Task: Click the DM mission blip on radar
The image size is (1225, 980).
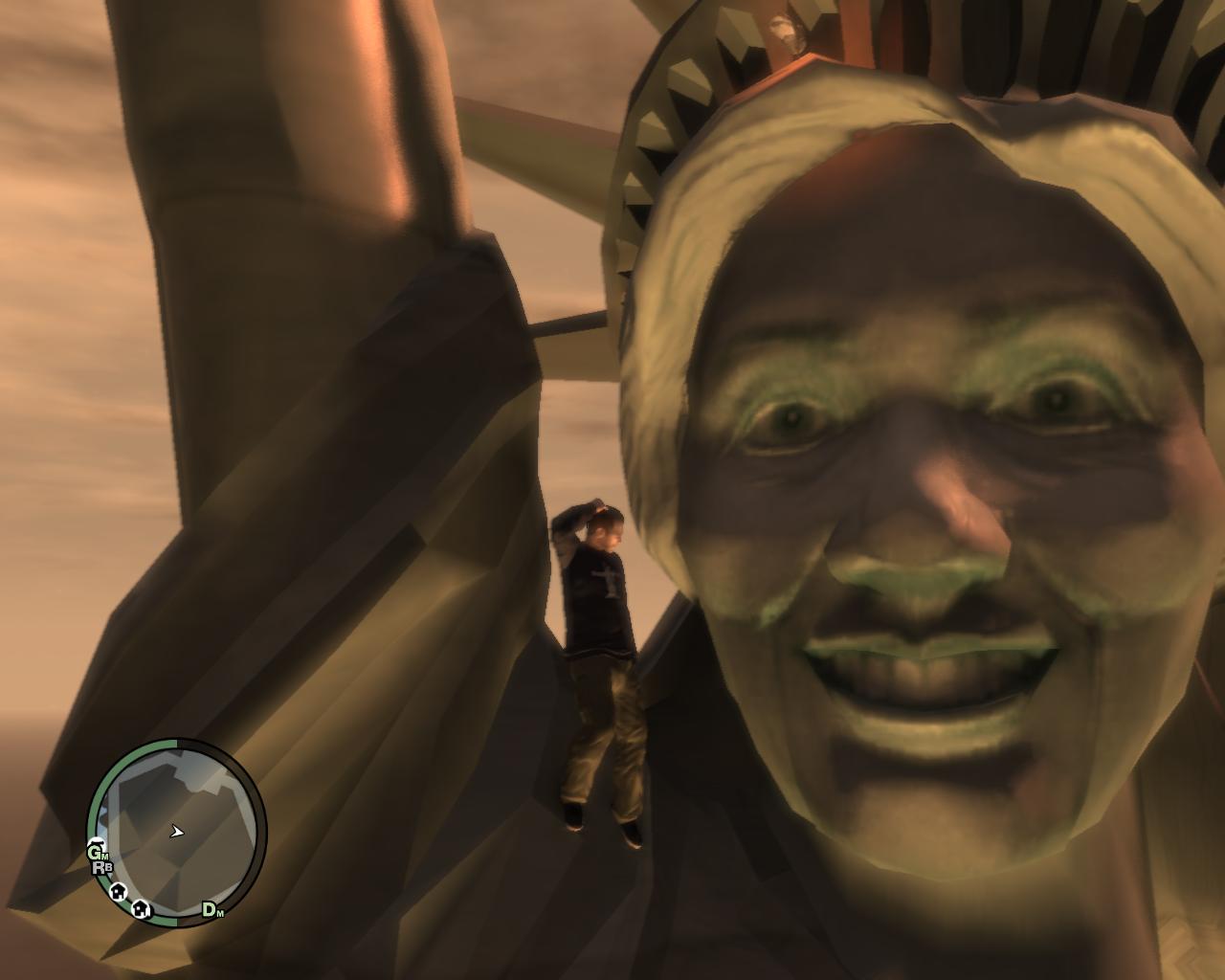Action: pyautogui.click(x=212, y=910)
